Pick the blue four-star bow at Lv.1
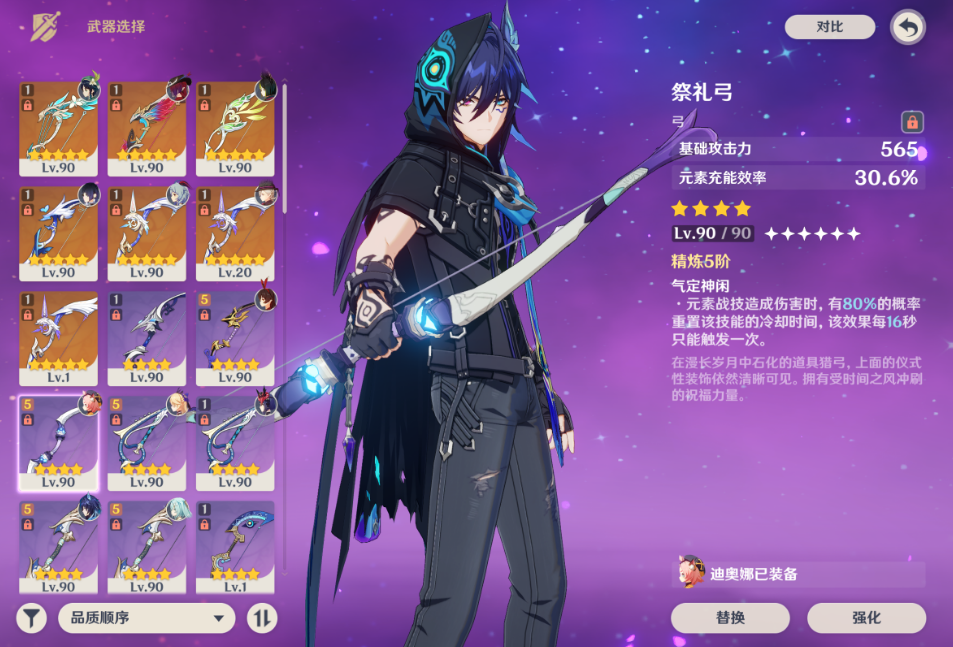This screenshot has width=953, height=647. click(235, 545)
